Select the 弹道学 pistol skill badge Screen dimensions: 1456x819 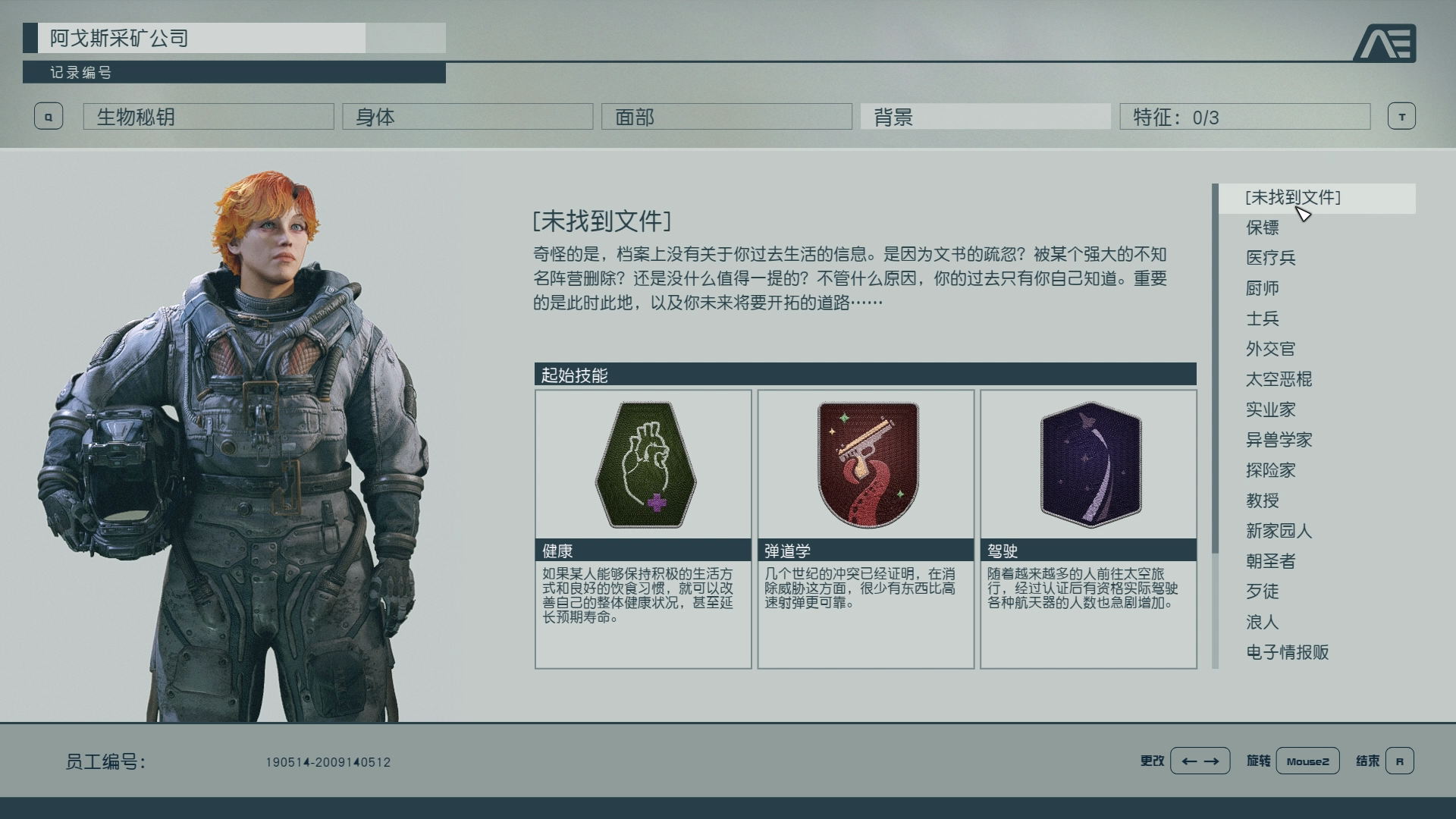click(x=866, y=465)
